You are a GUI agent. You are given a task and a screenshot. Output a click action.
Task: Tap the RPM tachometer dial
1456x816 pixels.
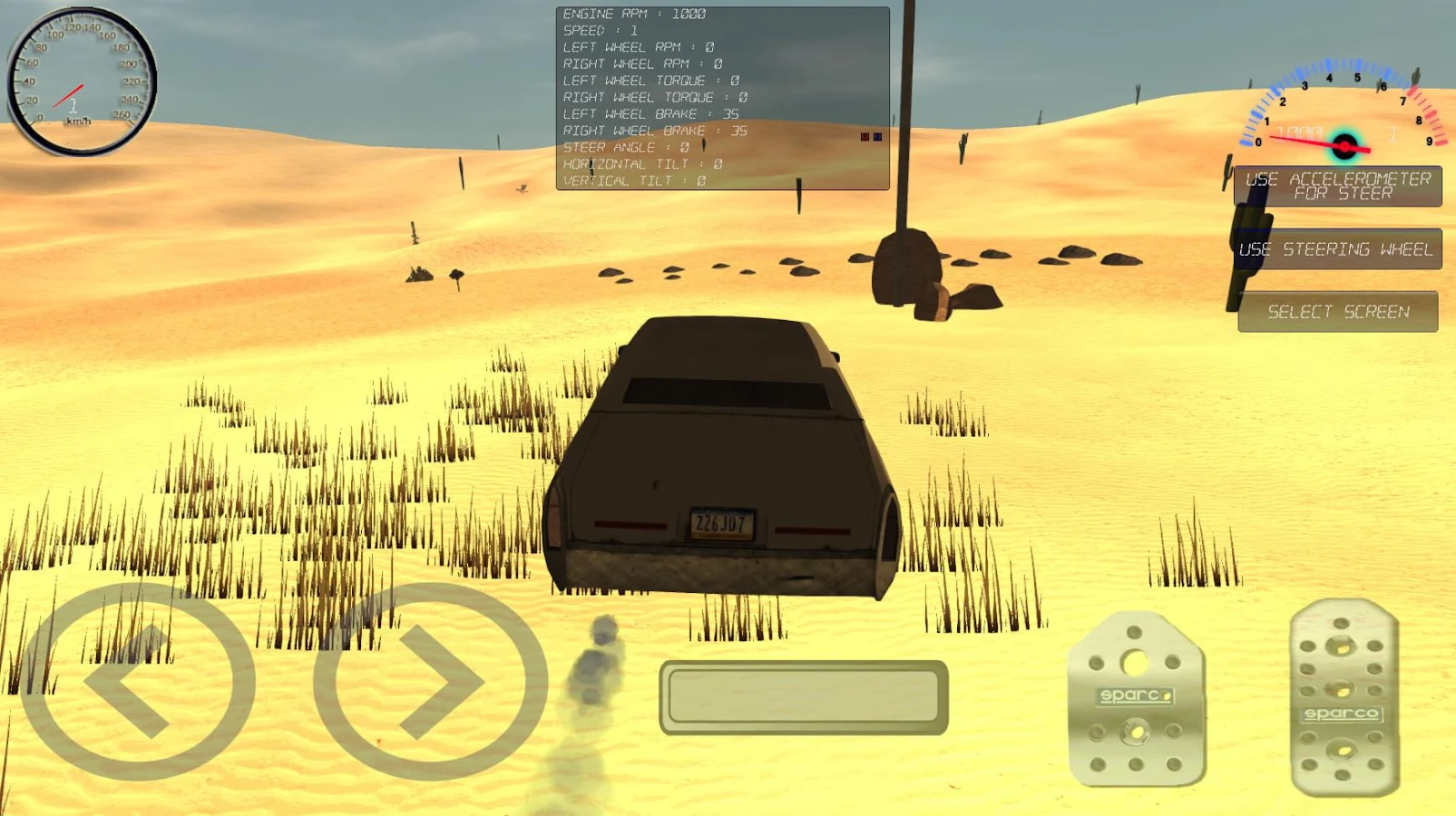pyautogui.click(x=1343, y=118)
